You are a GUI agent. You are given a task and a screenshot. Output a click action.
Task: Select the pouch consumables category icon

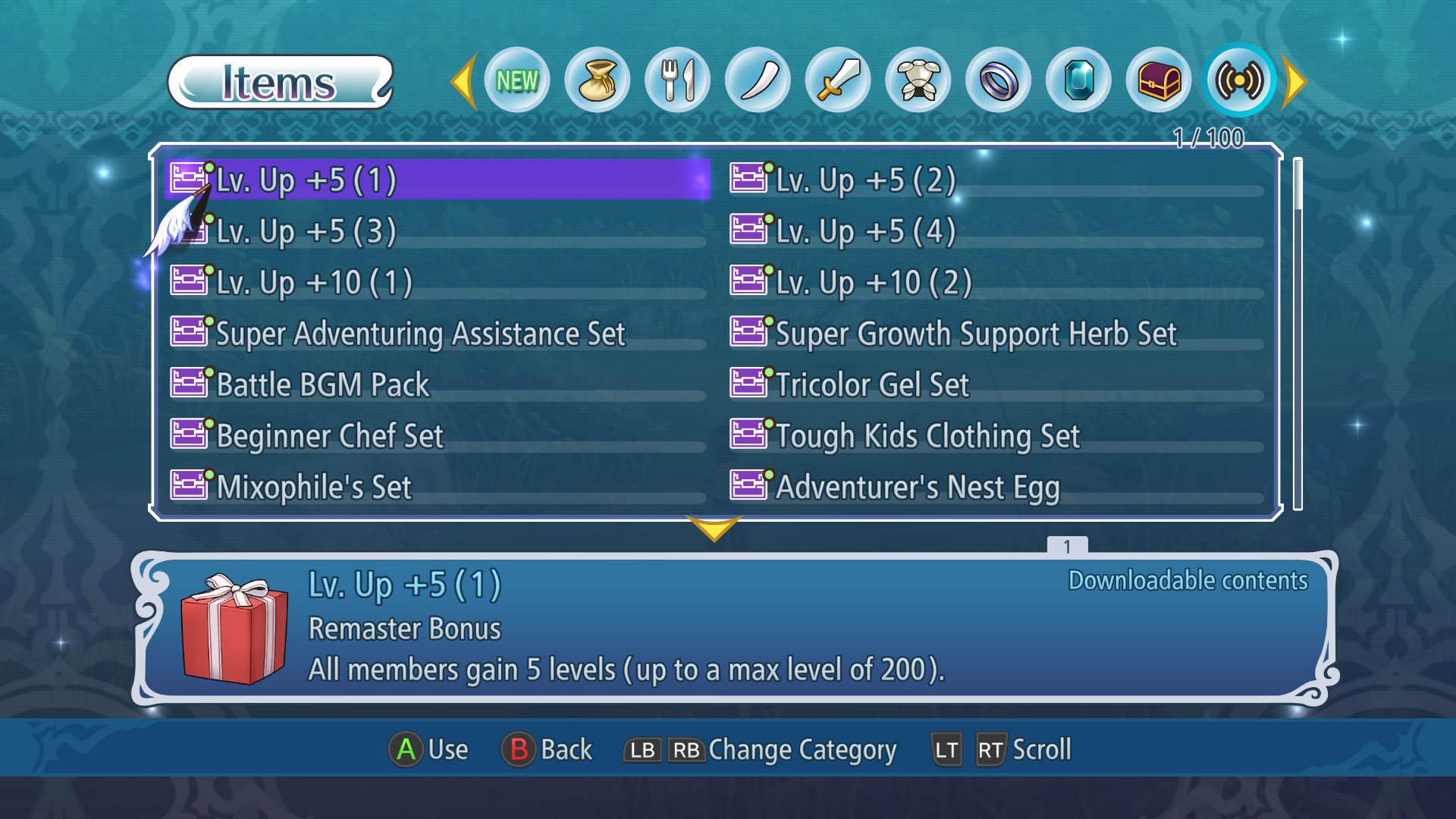[x=597, y=80]
